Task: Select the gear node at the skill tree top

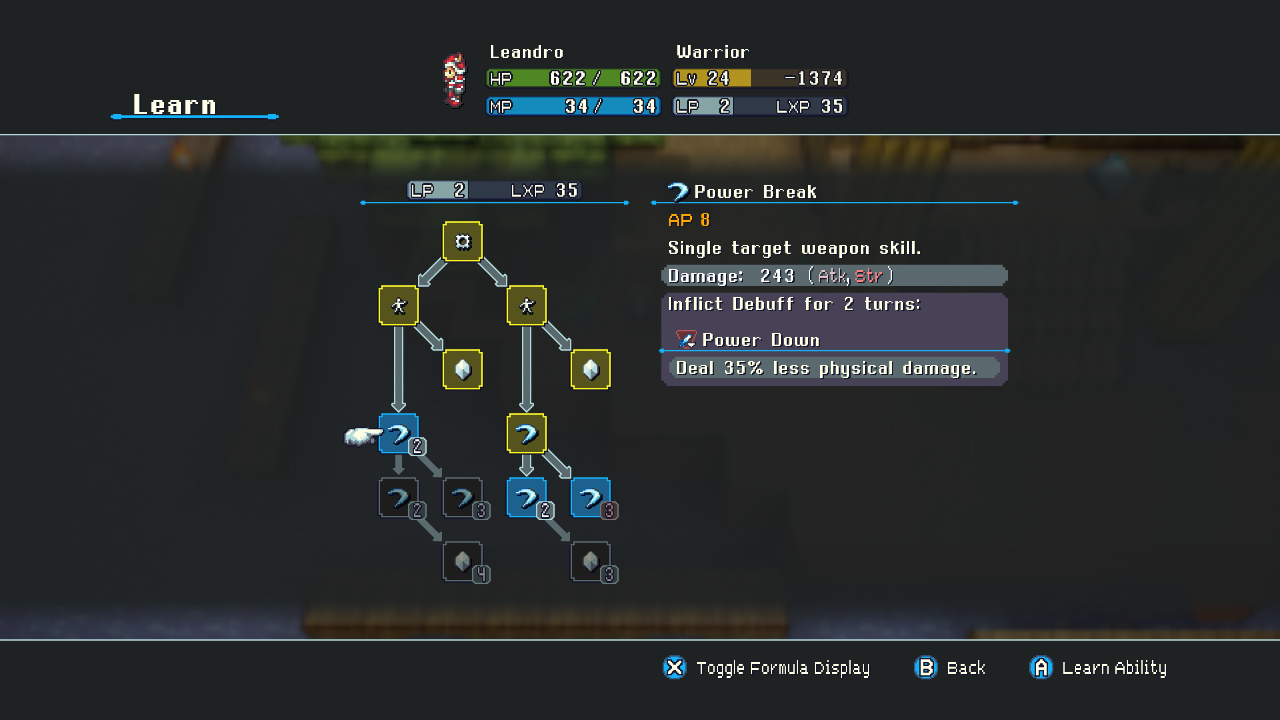Action: point(462,241)
